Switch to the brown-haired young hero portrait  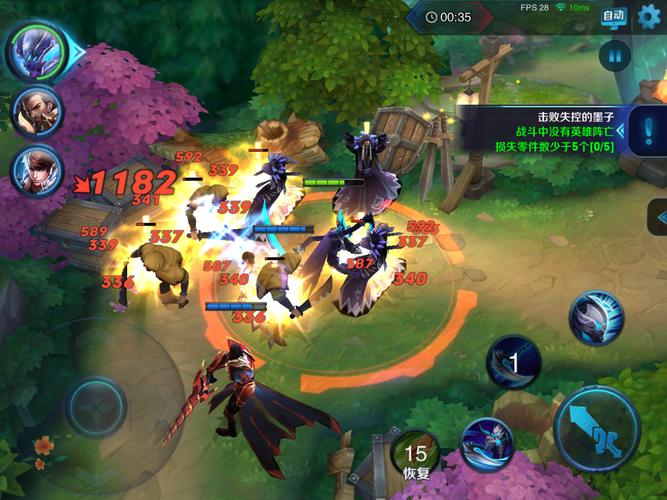[x=36, y=171]
